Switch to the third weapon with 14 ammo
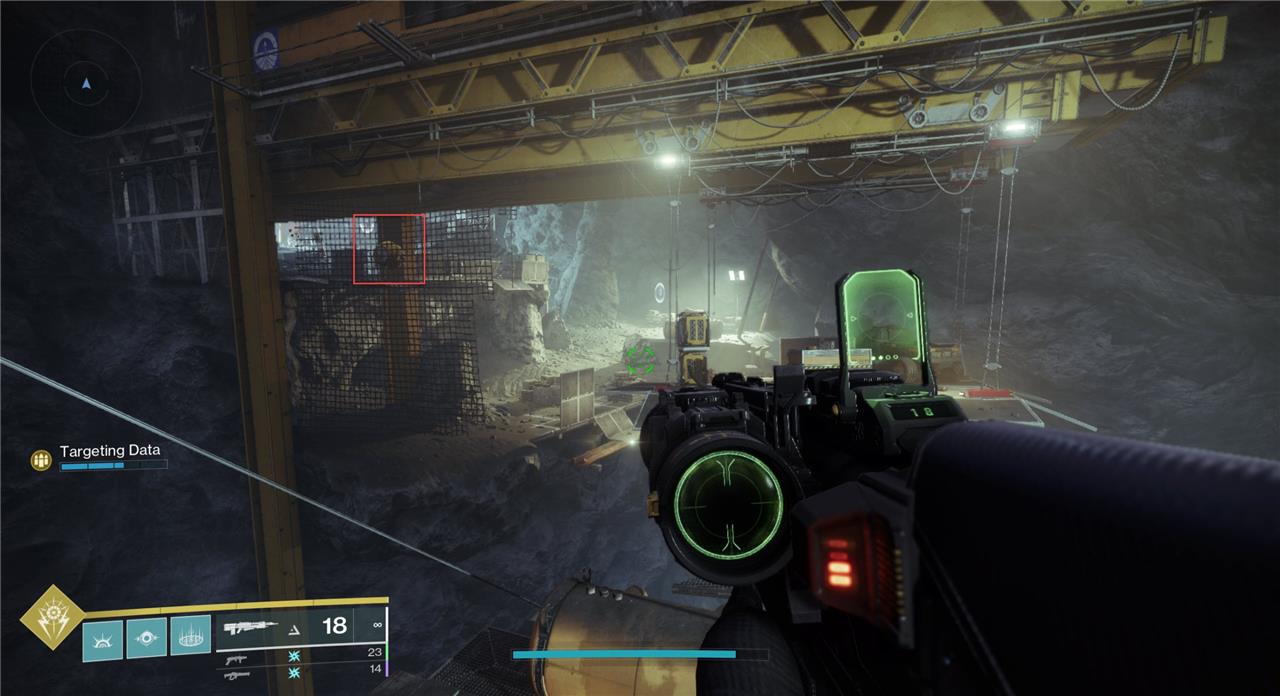This screenshot has width=1280, height=696. 238,674
